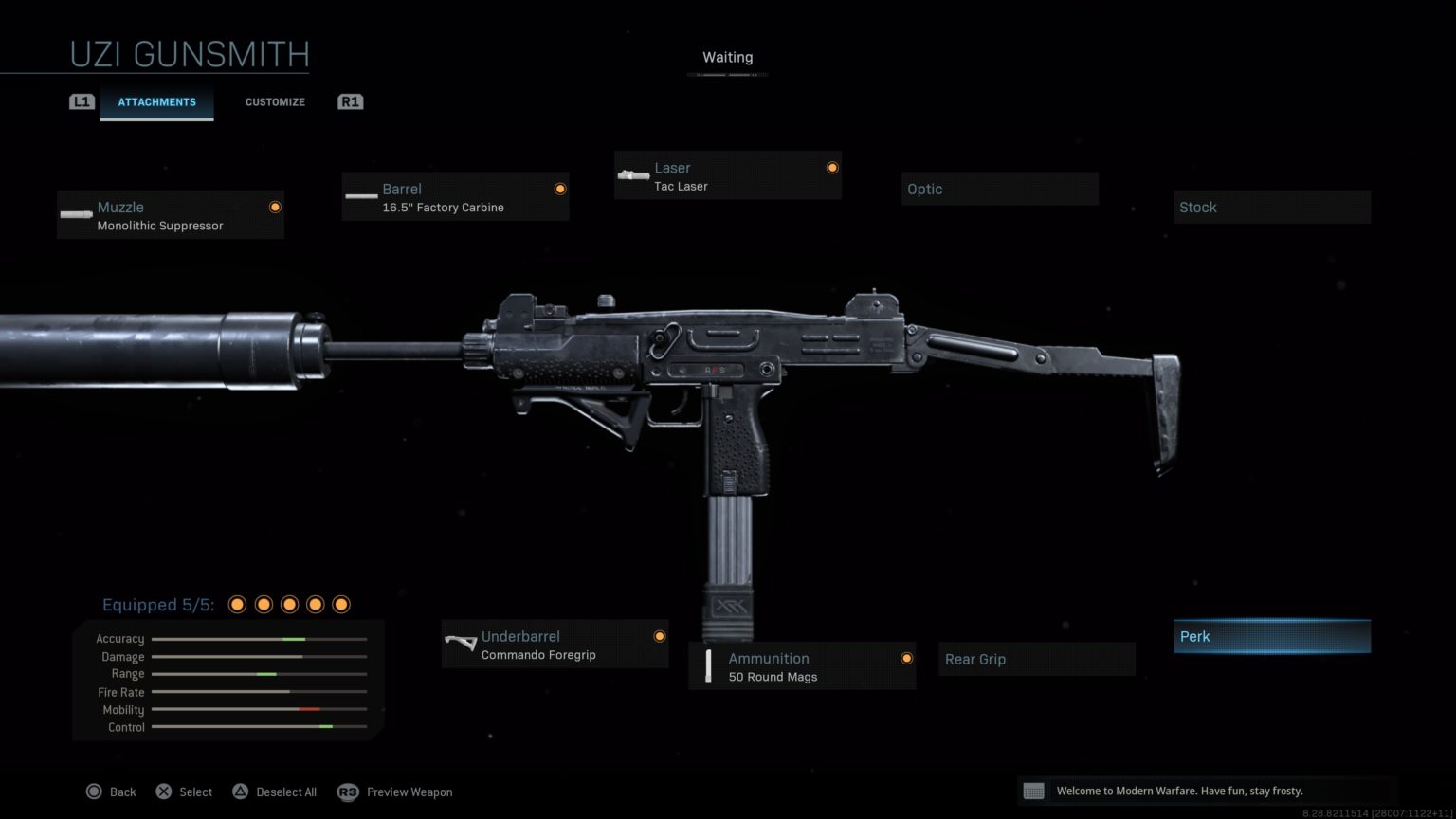Switch to the Customize tab
This screenshot has height=819, width=1456.
click(x=275, y=101)
